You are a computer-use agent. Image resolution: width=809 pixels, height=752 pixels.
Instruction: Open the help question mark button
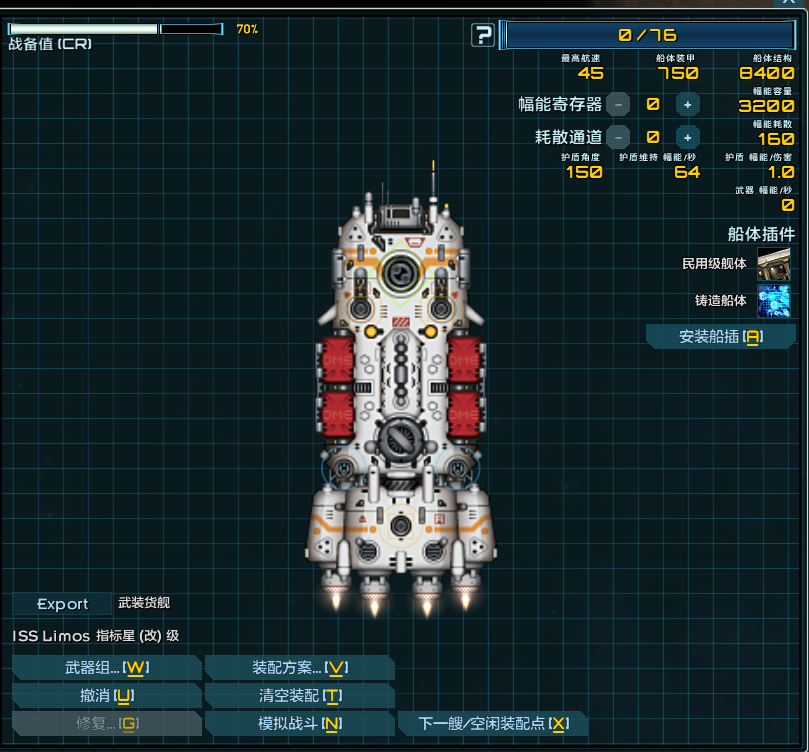click(484, 36)
